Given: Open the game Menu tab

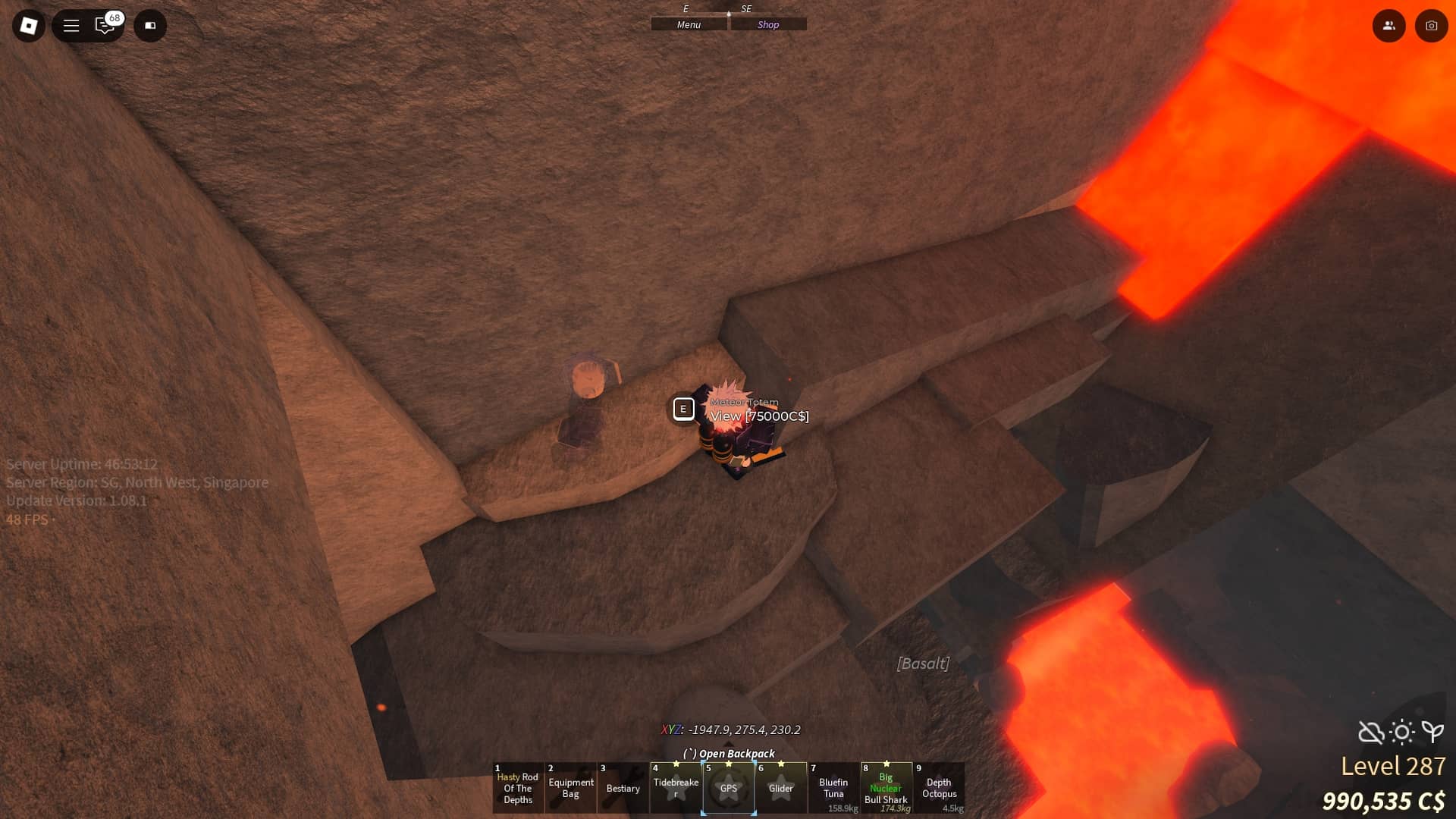Looking at the screenshot, I should (x=687, y=24).
